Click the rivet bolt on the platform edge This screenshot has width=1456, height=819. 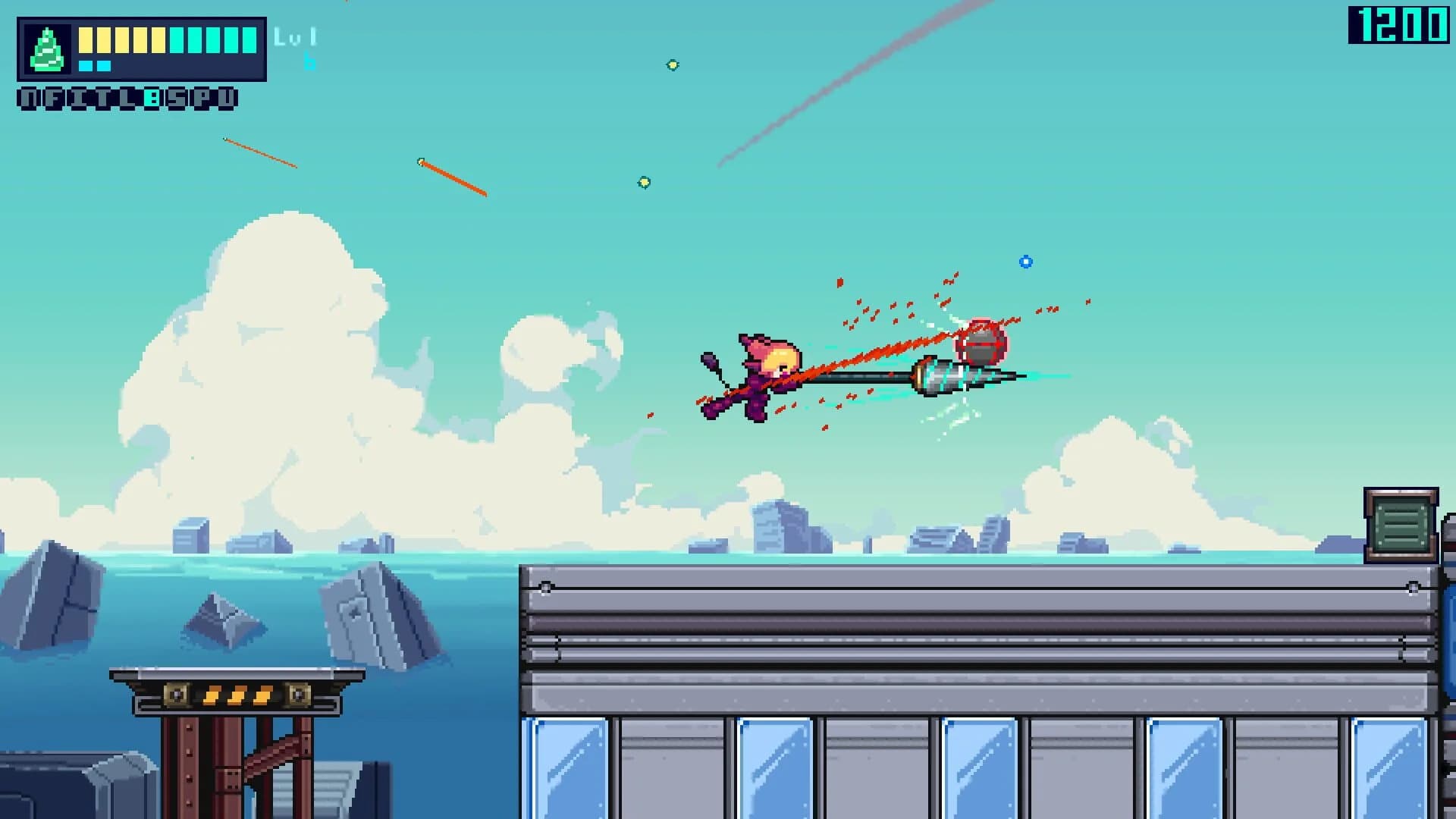[x=544, y=585]
